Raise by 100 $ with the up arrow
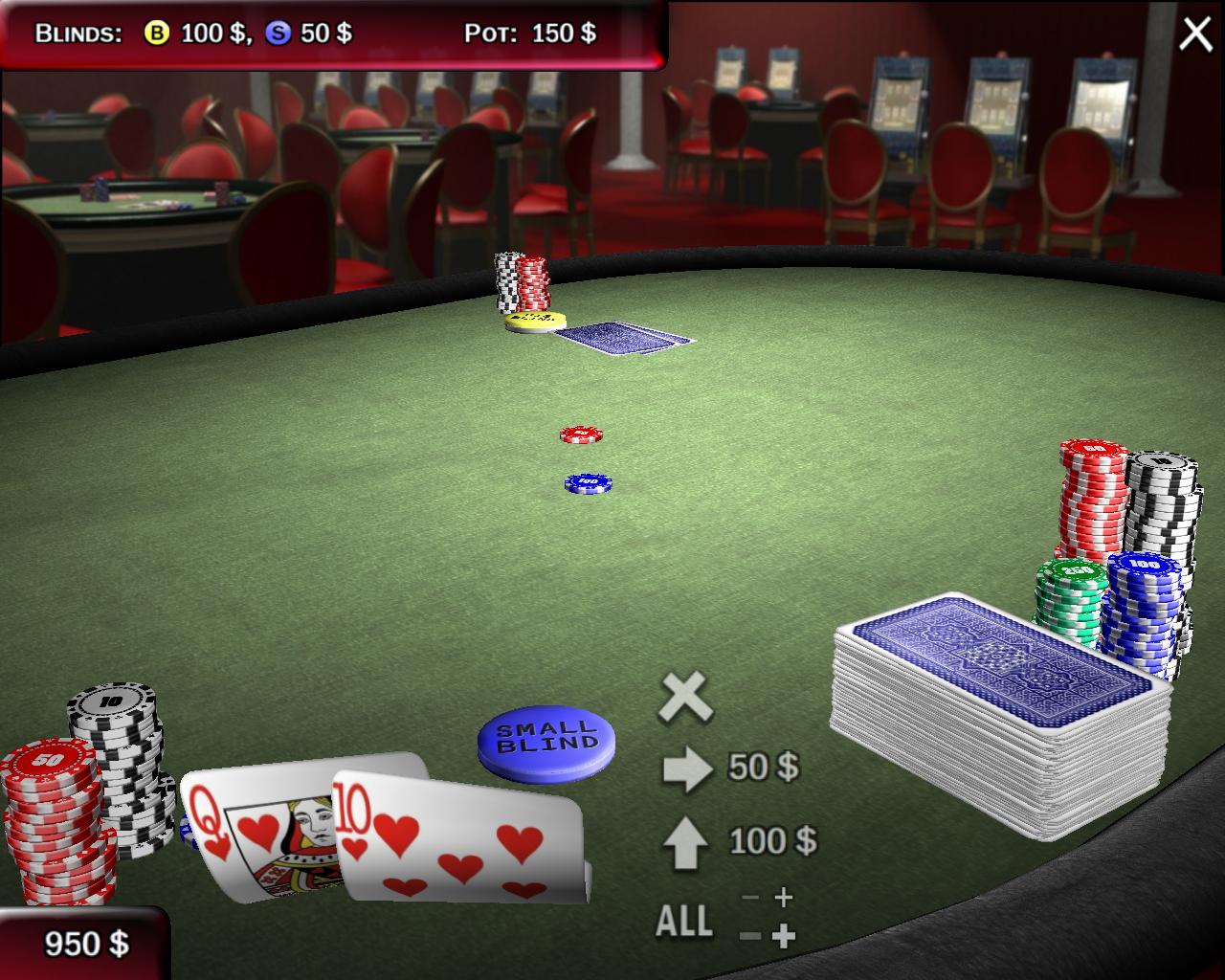The image size is (1225, 980). coord(685,842)
